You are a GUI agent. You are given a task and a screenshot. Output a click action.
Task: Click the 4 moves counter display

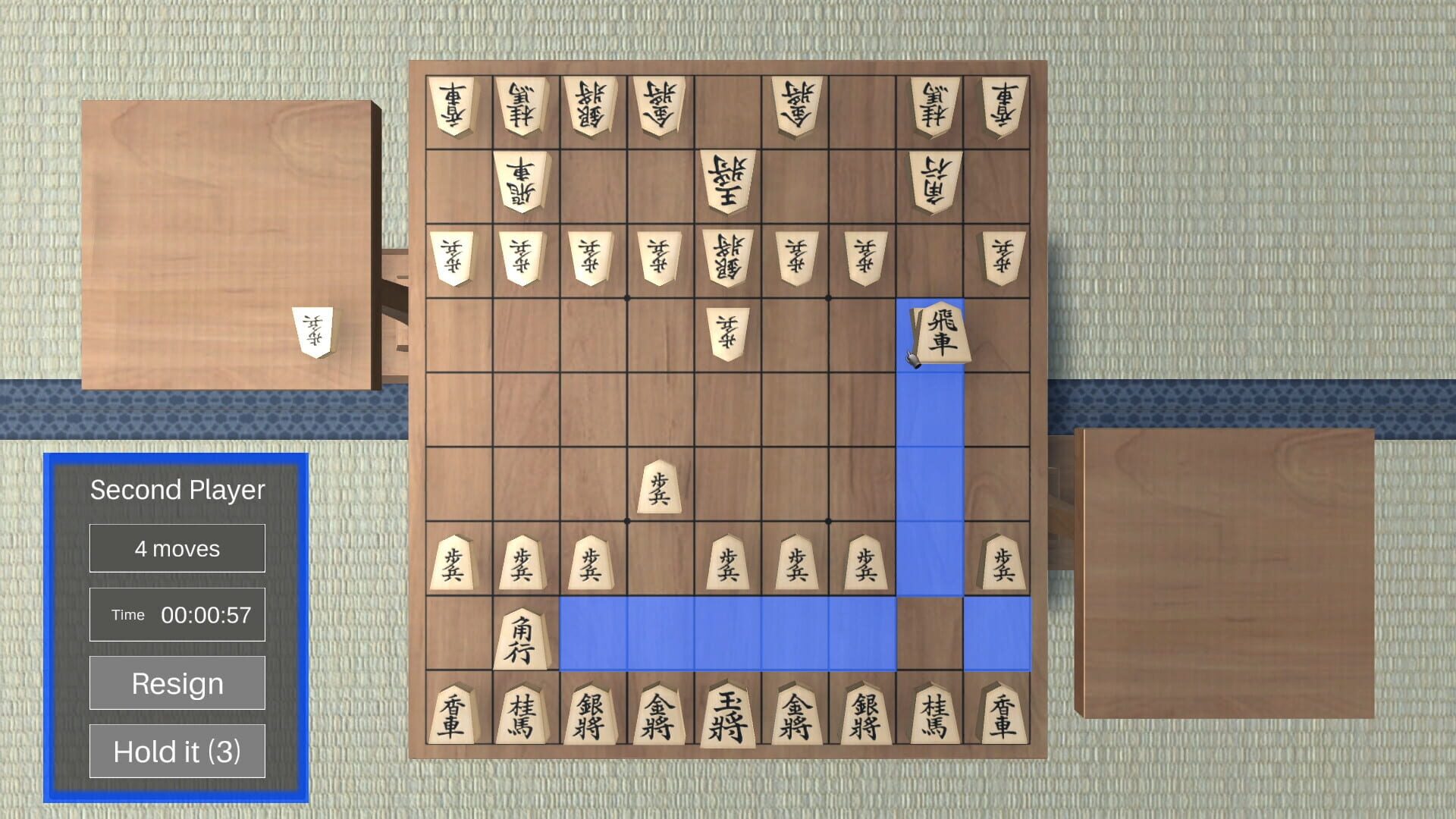[x=177, y=548]
